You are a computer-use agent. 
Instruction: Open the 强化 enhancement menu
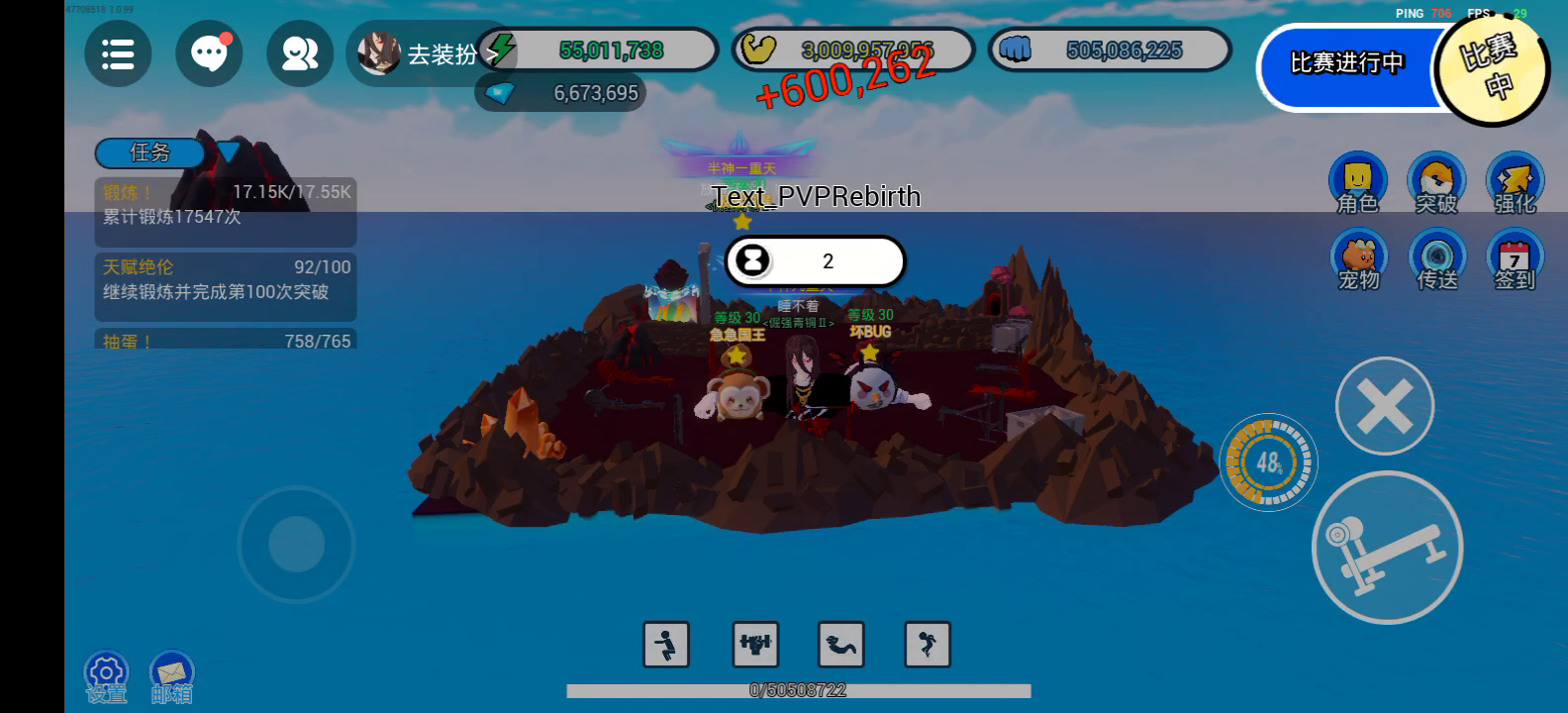(1515, 183)
